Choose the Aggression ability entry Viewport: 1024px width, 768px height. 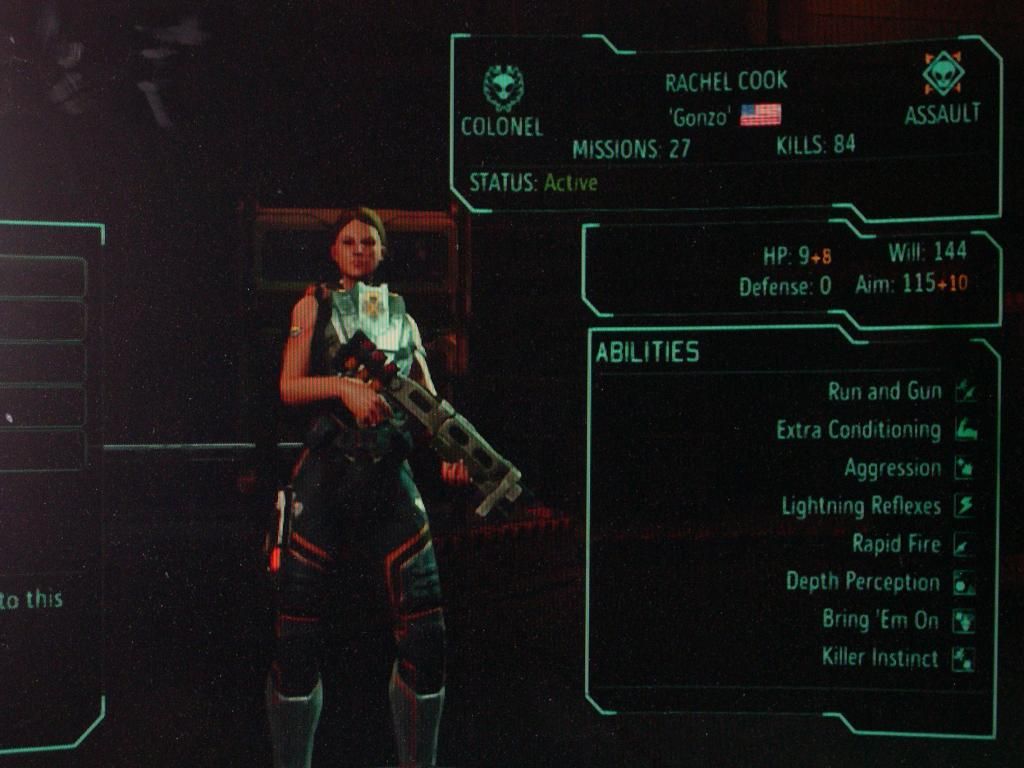892,468
